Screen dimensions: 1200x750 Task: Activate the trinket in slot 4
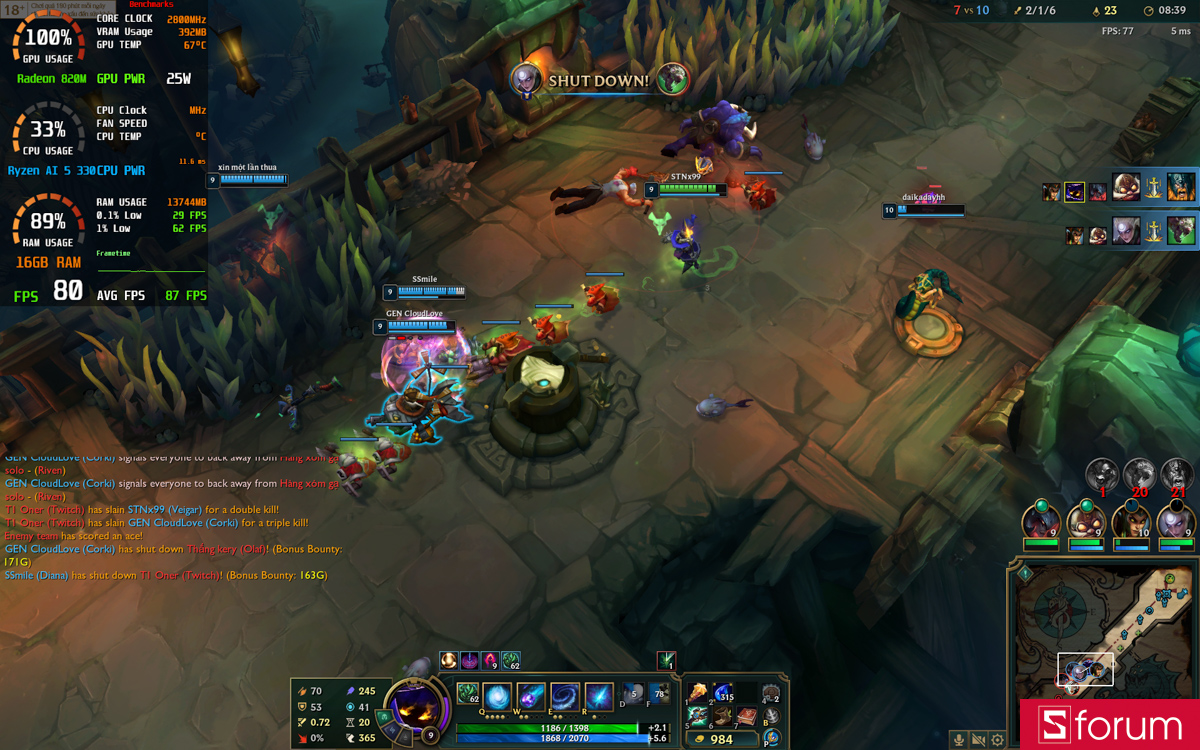[771, 693]
